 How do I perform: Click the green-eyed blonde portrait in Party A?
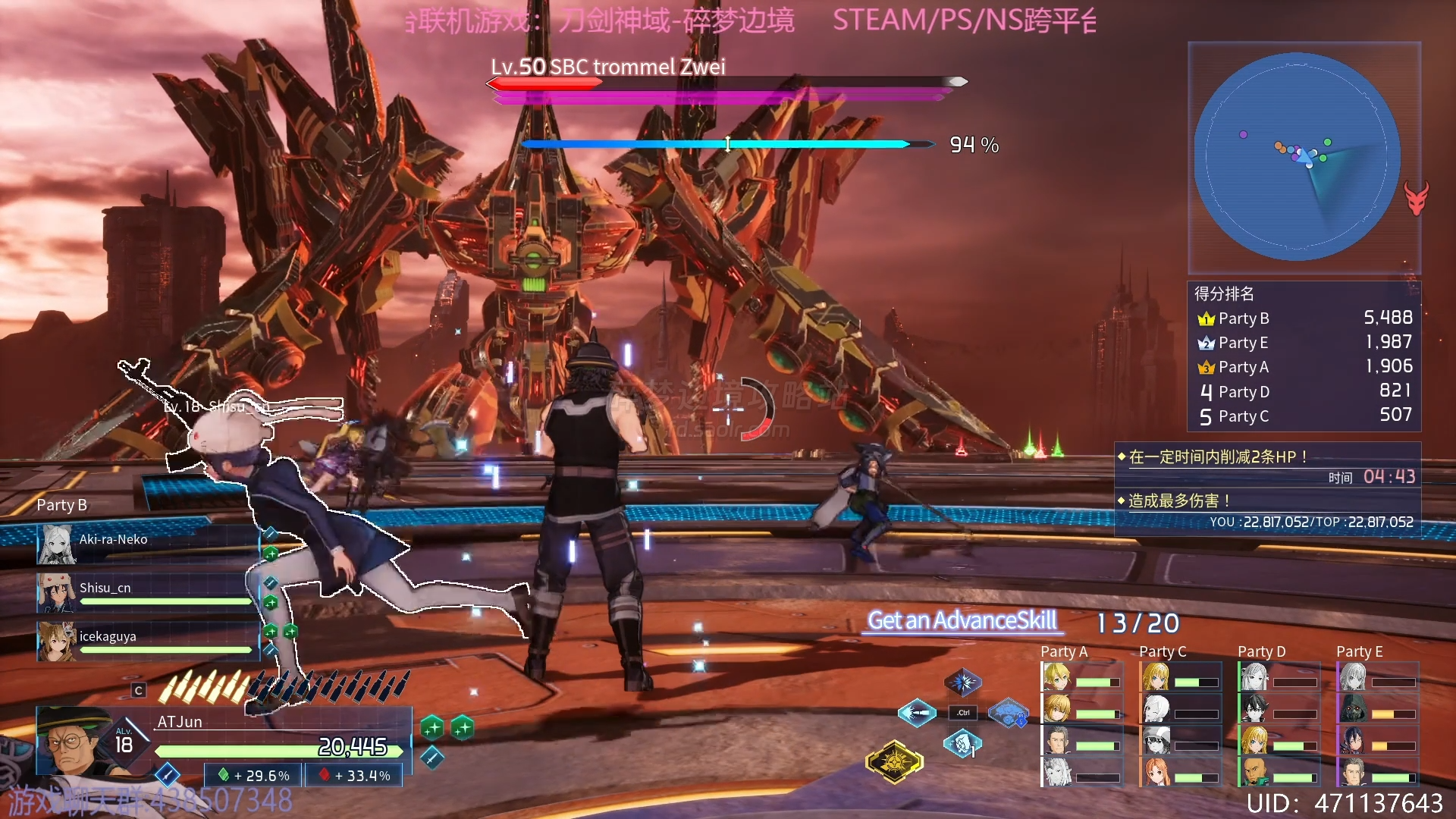1057,676
